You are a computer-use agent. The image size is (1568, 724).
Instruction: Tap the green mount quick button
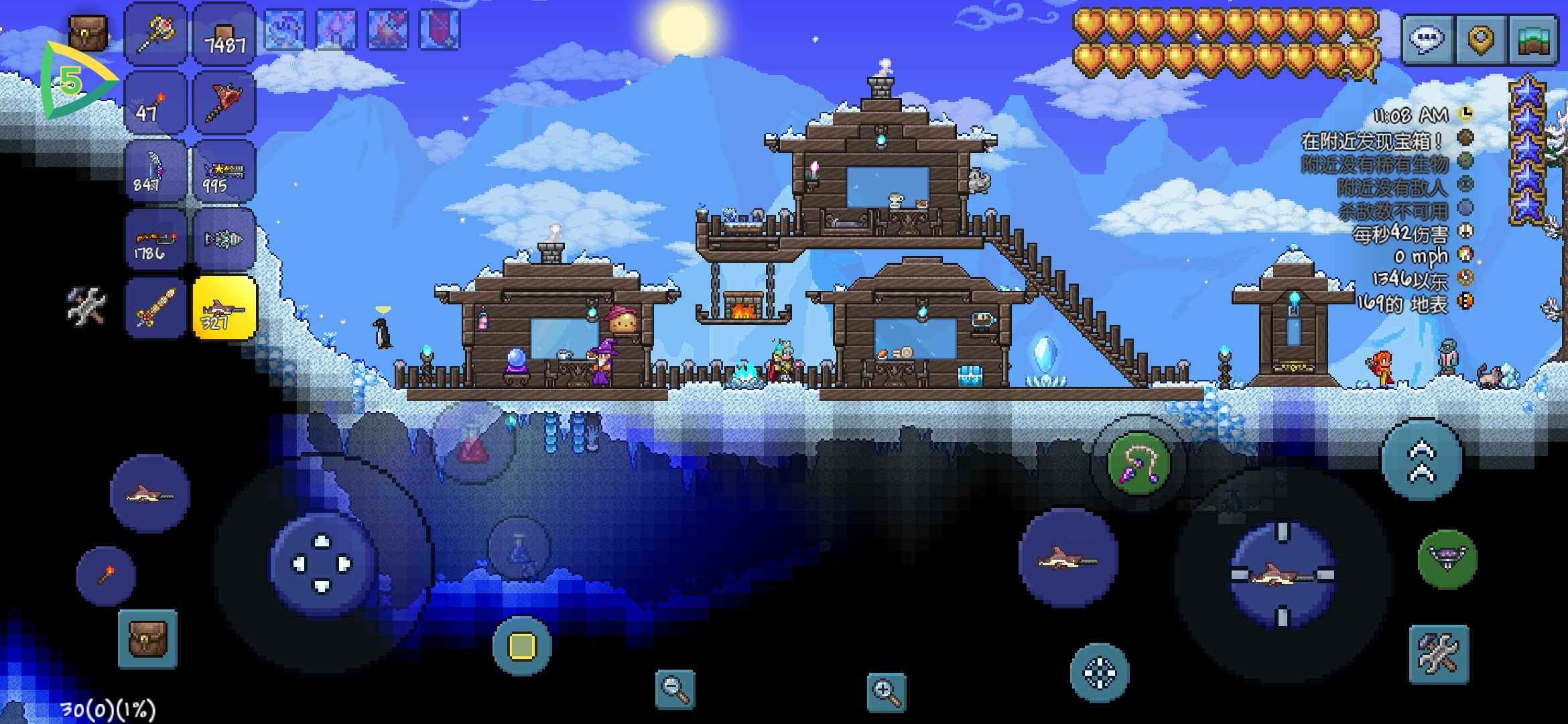click(1447, 559)
